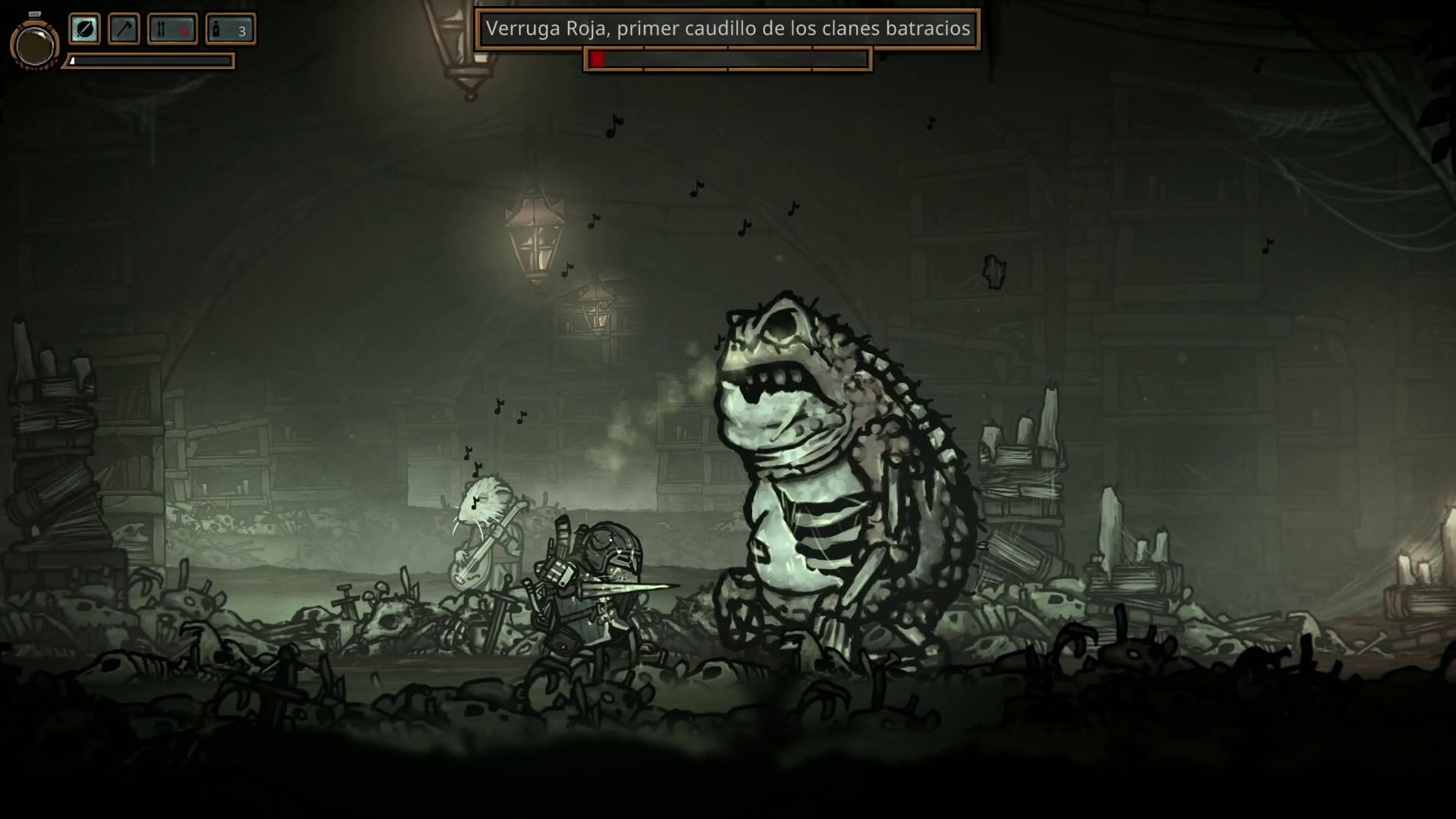Viewport: 1456px width, 819px height.
Task: Click the round flask icon
Action: point(34,44)
